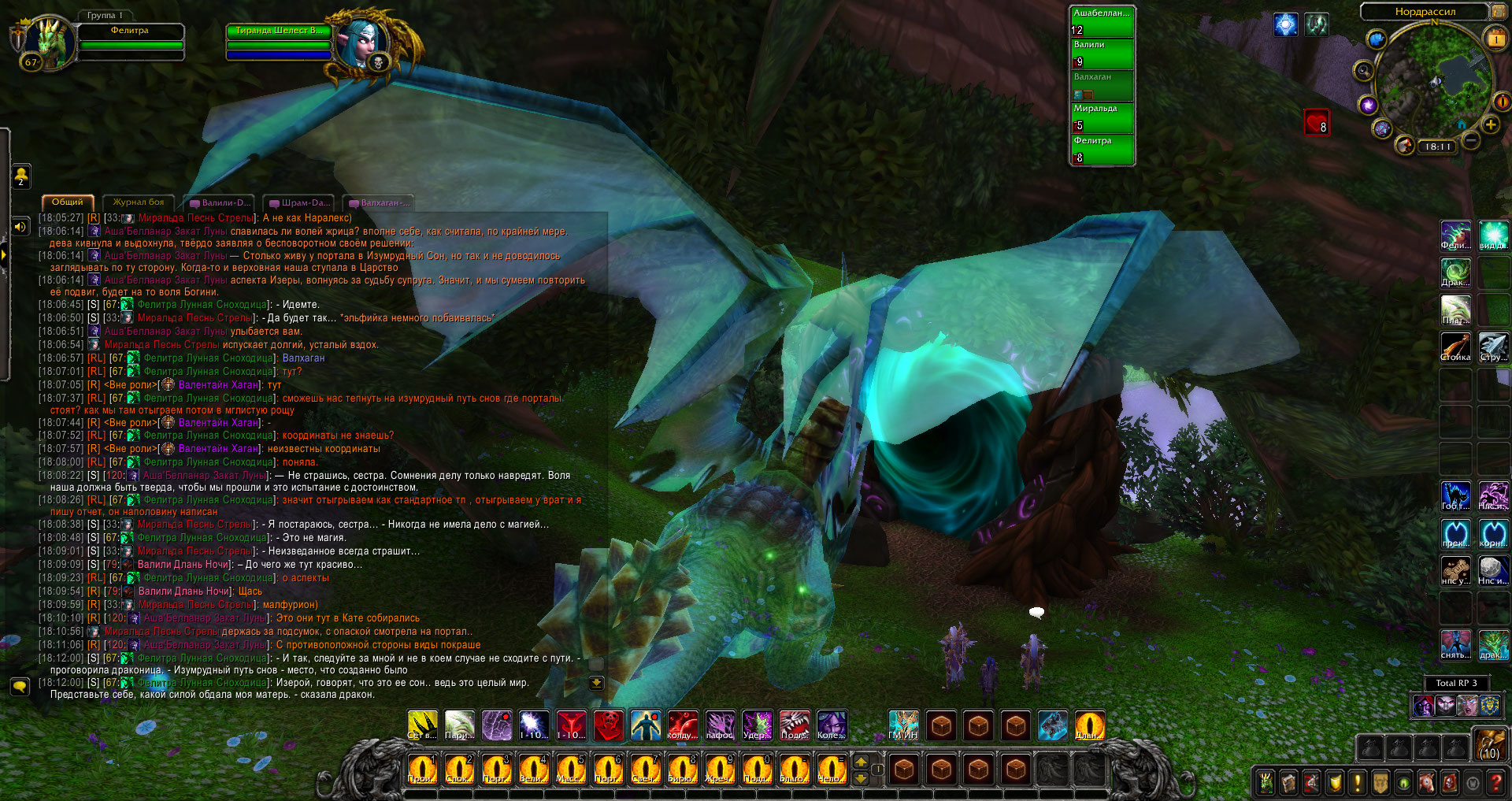Screen dimensions: 1512x801
Task: Activate the red skull ability on the upper bar
Action: click(609, 725)
